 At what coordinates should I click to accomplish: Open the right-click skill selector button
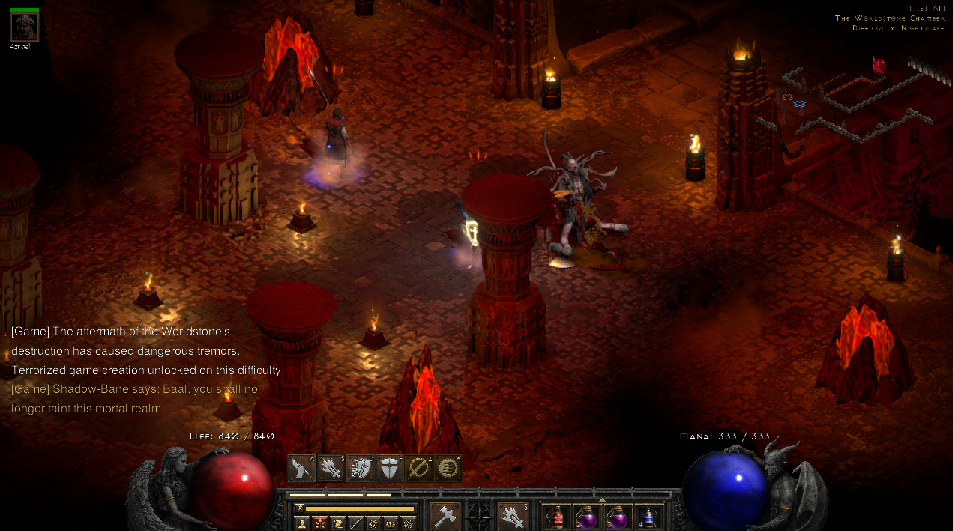[513, 516]
